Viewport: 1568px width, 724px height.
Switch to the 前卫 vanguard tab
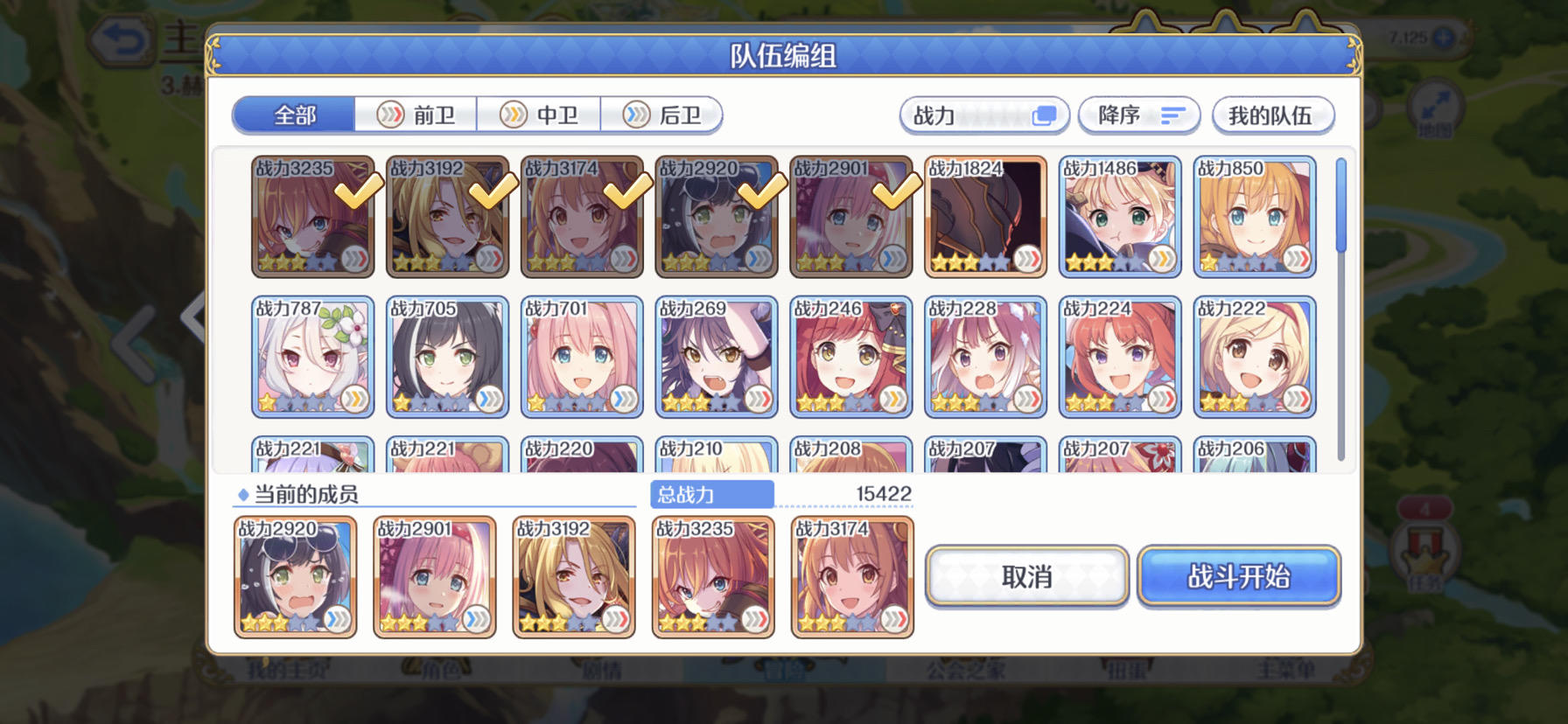coord(418,115)
